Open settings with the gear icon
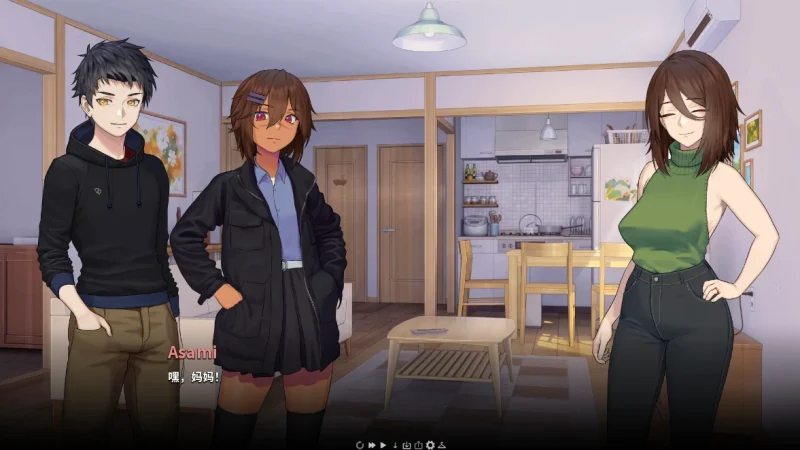800x450 pixels. pyautogui.click(x=430, y=445)
